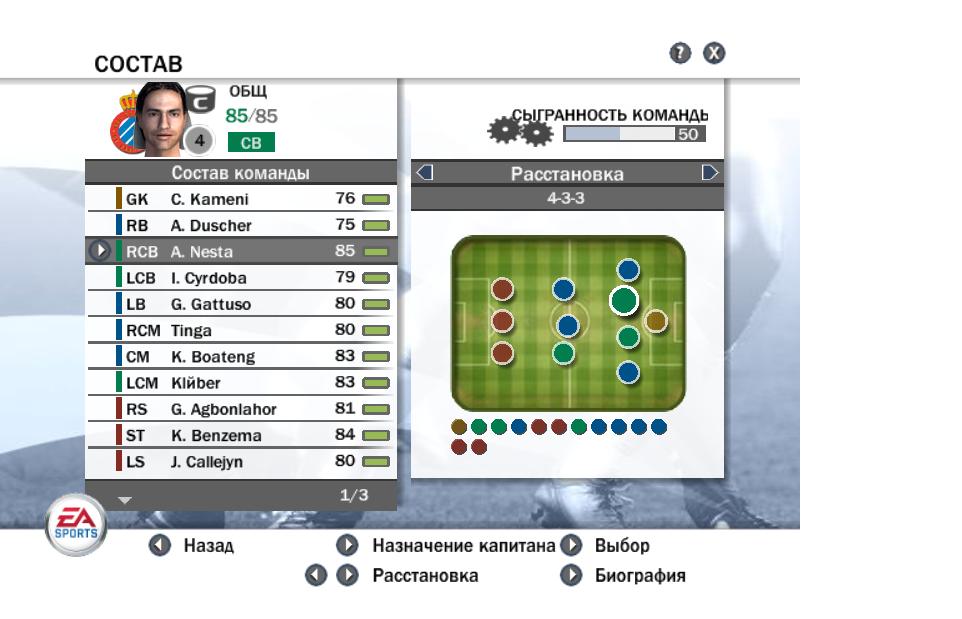Close the squad screen with X

tap(713, 54)
